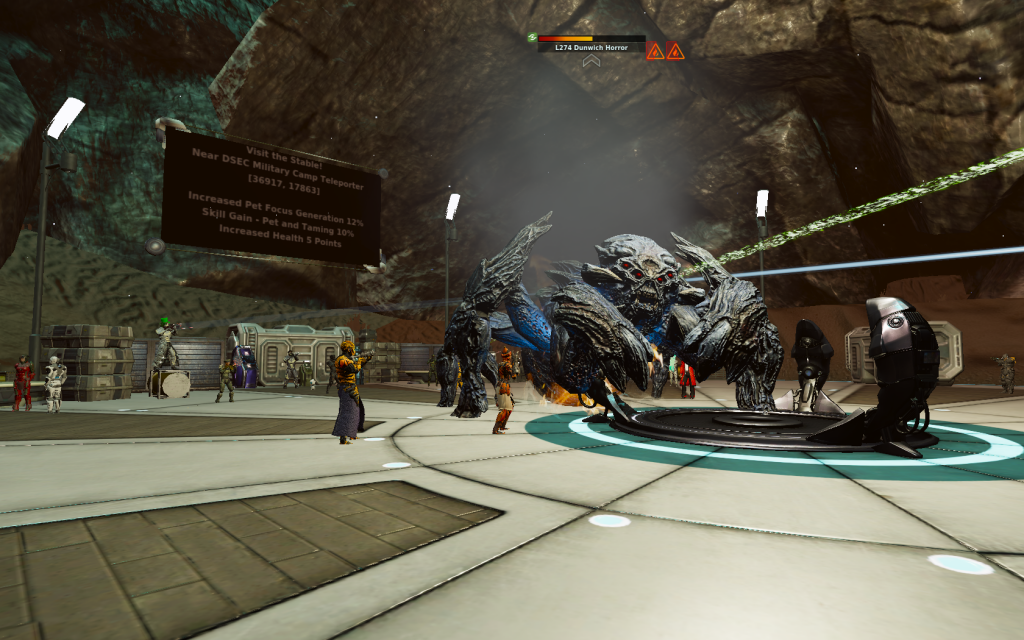Screen dimensions: 1024x640
Task: Click the green icon beside the Dunwich Horror bar
Action: [x=532, y=38]
